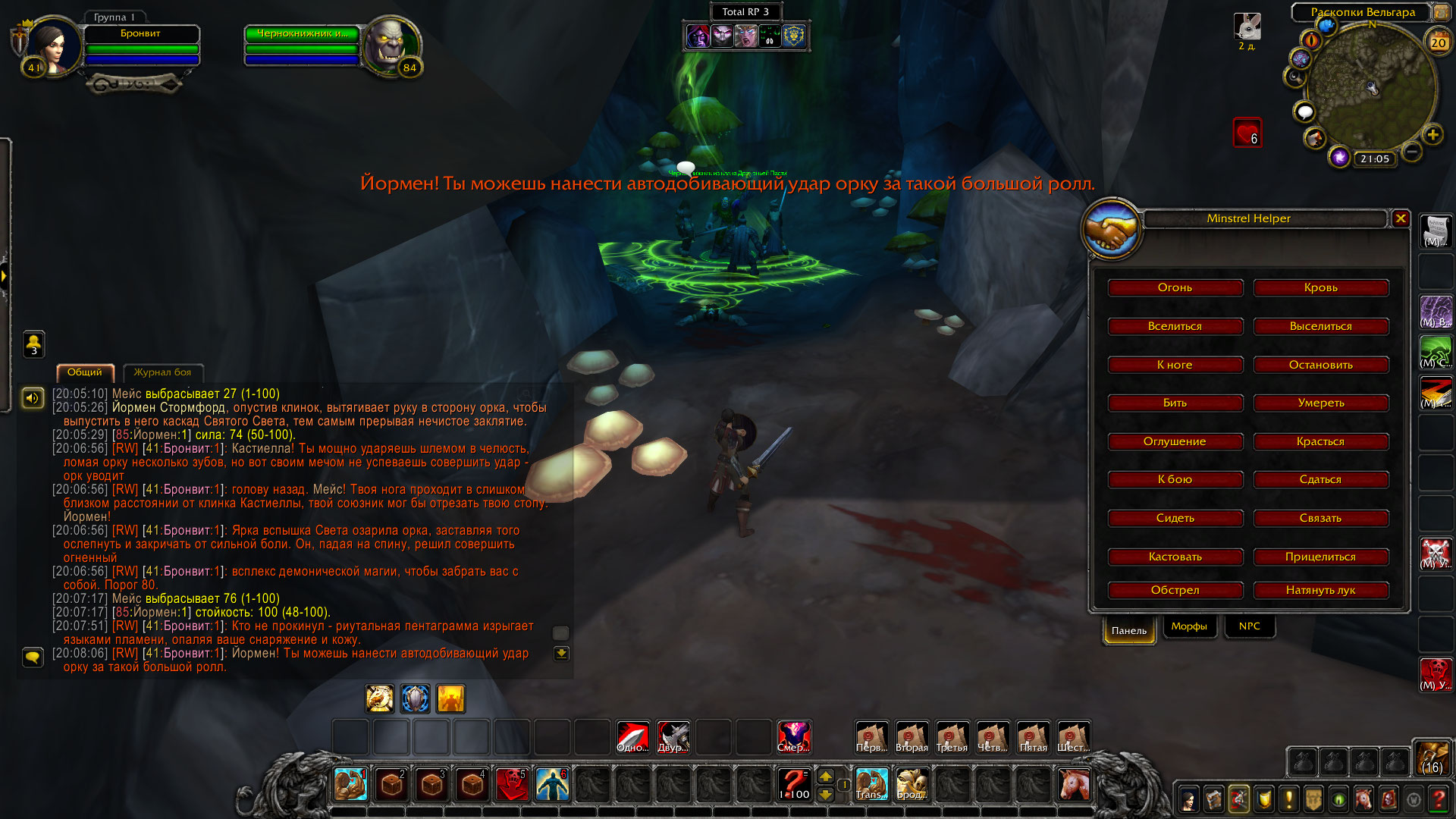Switch to the Журнал боя chat tab
Screen dimensions: 1456x819
click(x=162, y=372)
